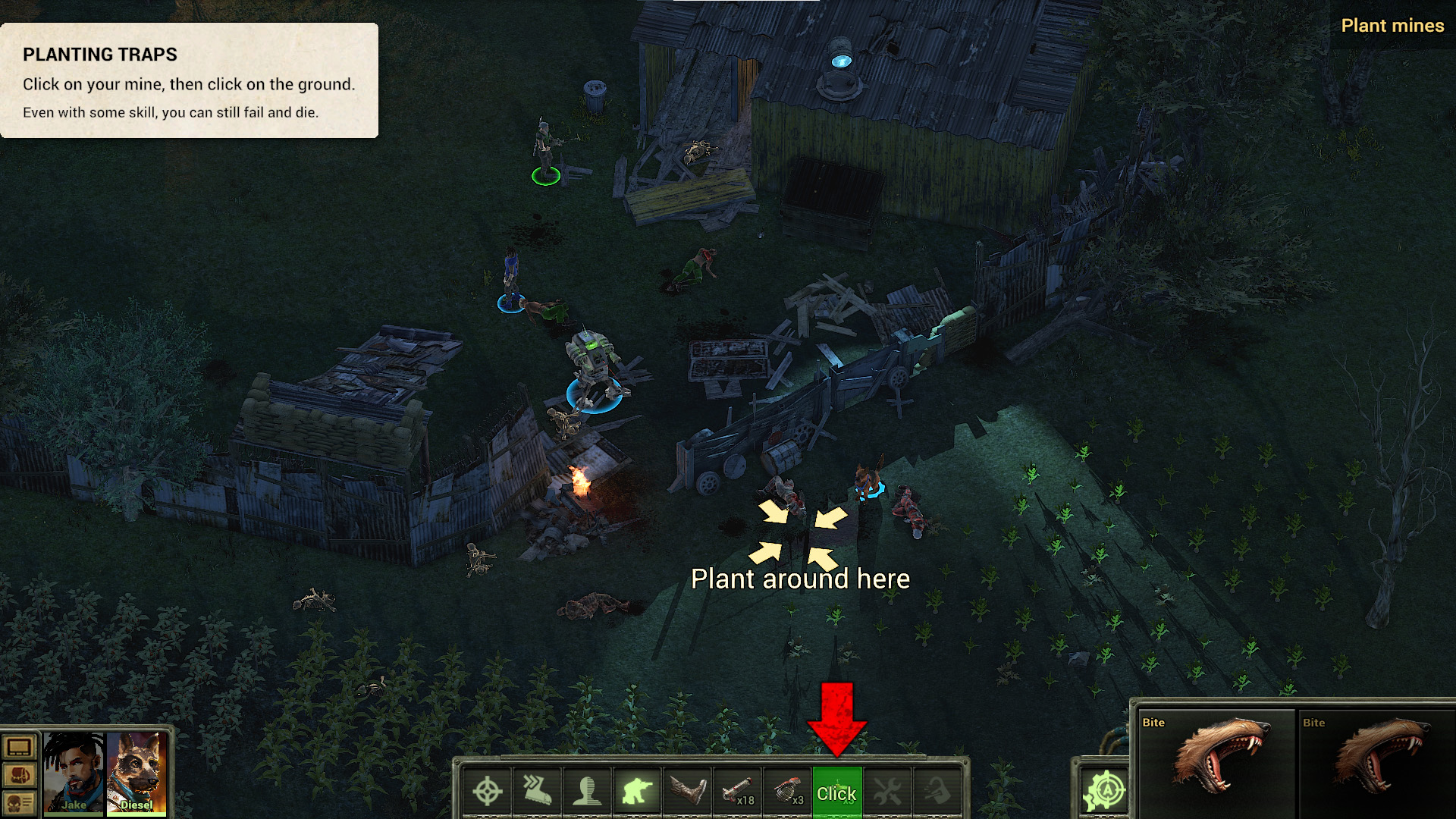This screenshot has height=819, width=1456.
Task: Select Jake's character portrait
Action: 74,772
